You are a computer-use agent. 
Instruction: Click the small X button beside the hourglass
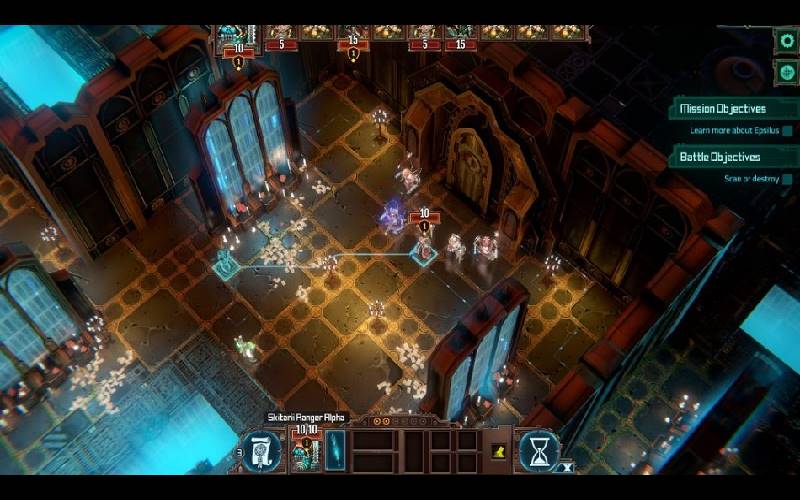tap(566, 467)
